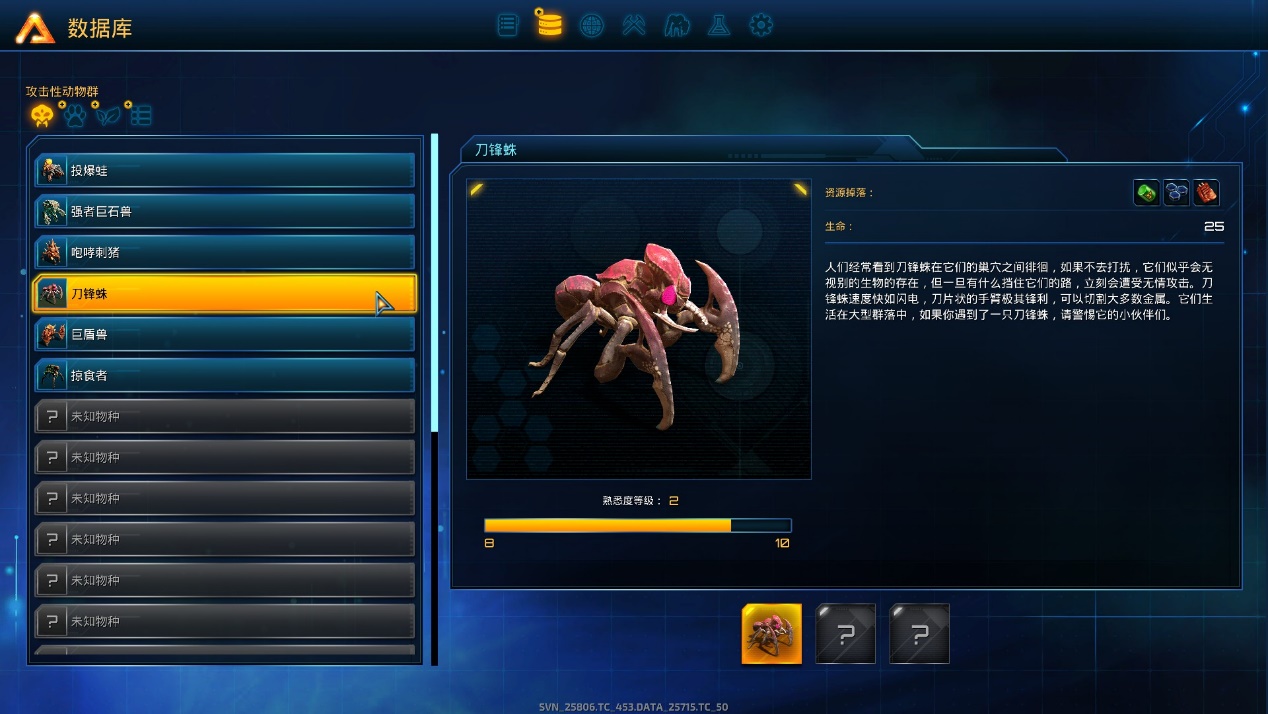
Task: Open the 掠食者 entry
Action: 224,376
